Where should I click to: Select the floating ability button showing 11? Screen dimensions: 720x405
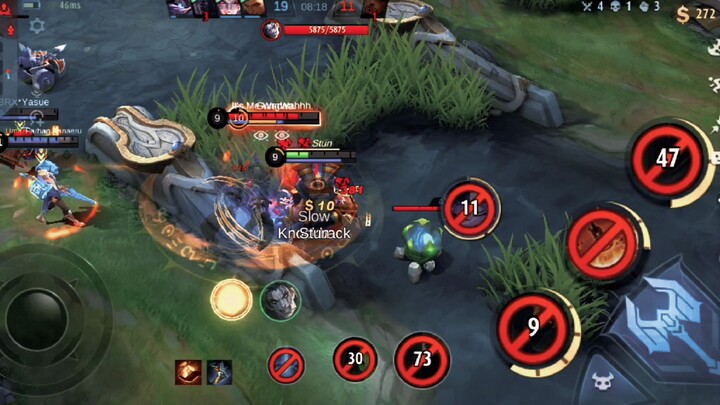point(469,208)
